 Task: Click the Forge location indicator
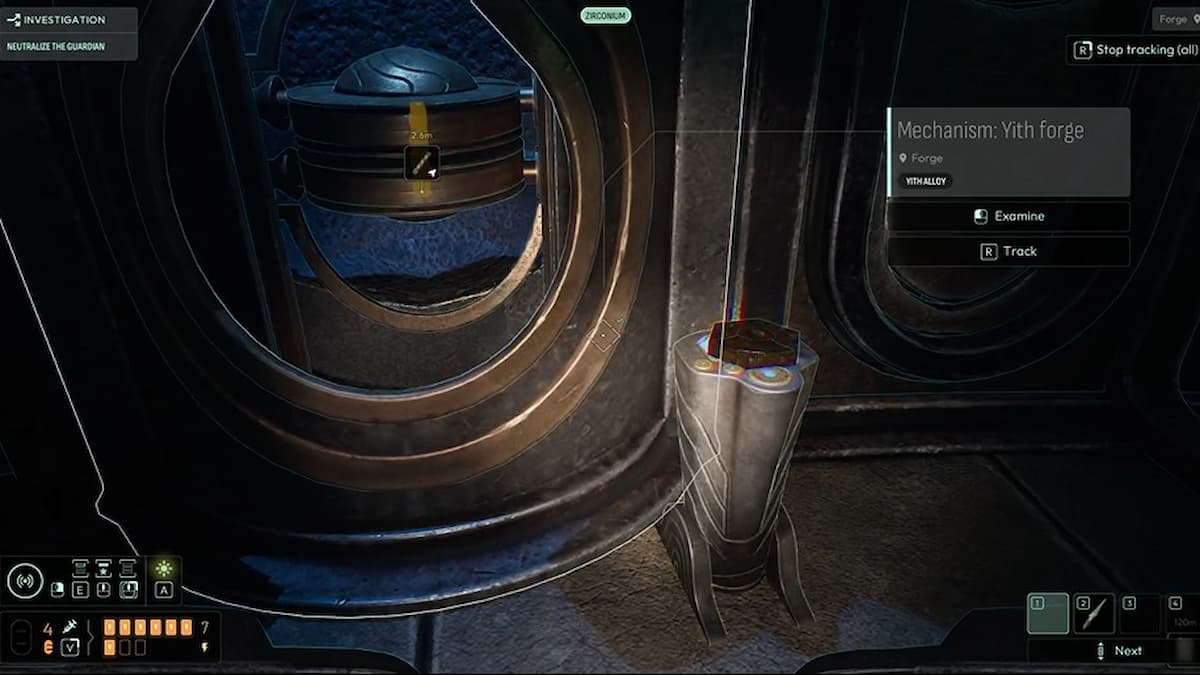pos(1172,19)
